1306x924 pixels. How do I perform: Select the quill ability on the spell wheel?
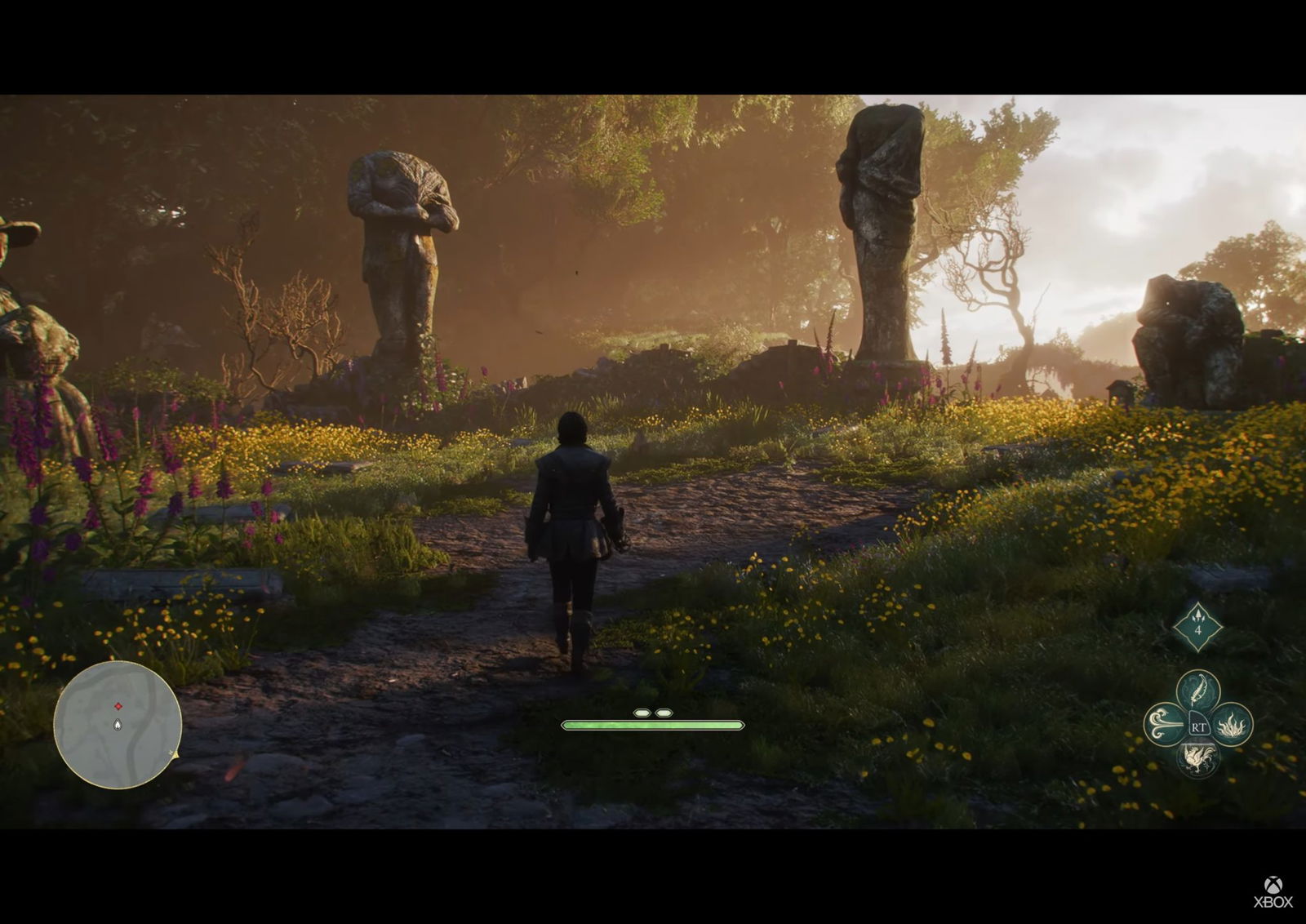(1198, 686)
